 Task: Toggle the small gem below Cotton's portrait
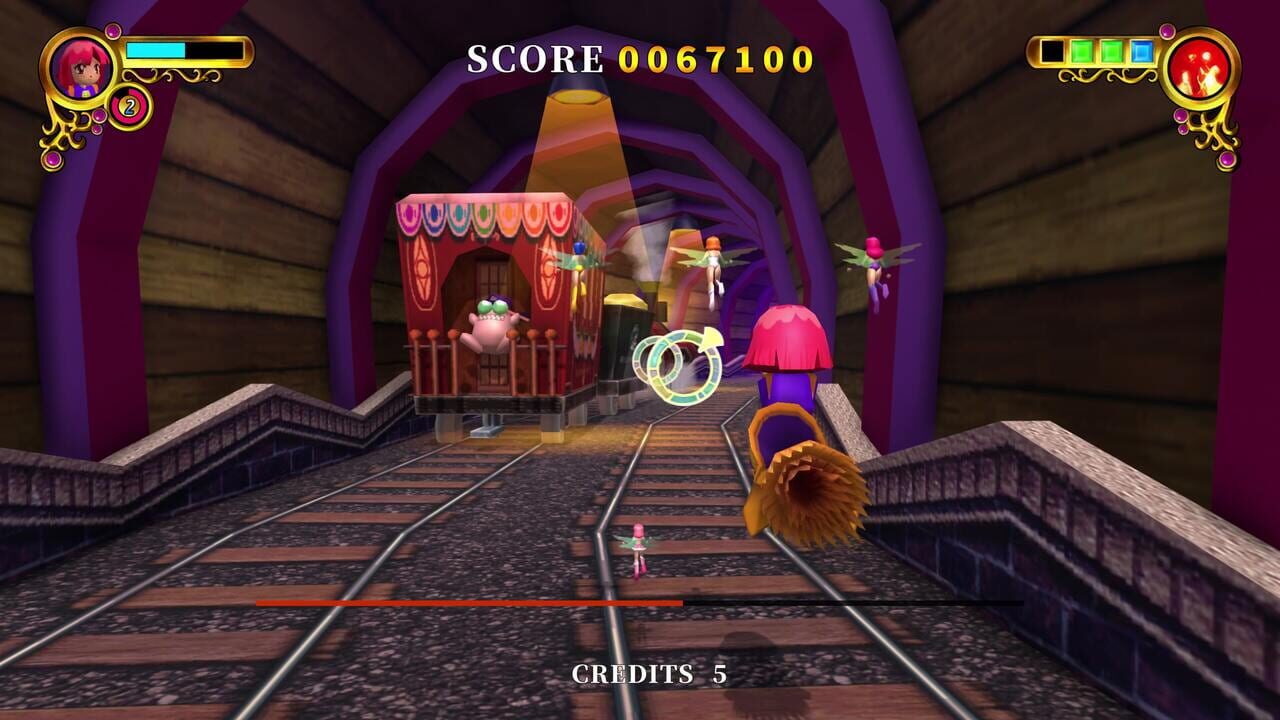pos(99,116)
